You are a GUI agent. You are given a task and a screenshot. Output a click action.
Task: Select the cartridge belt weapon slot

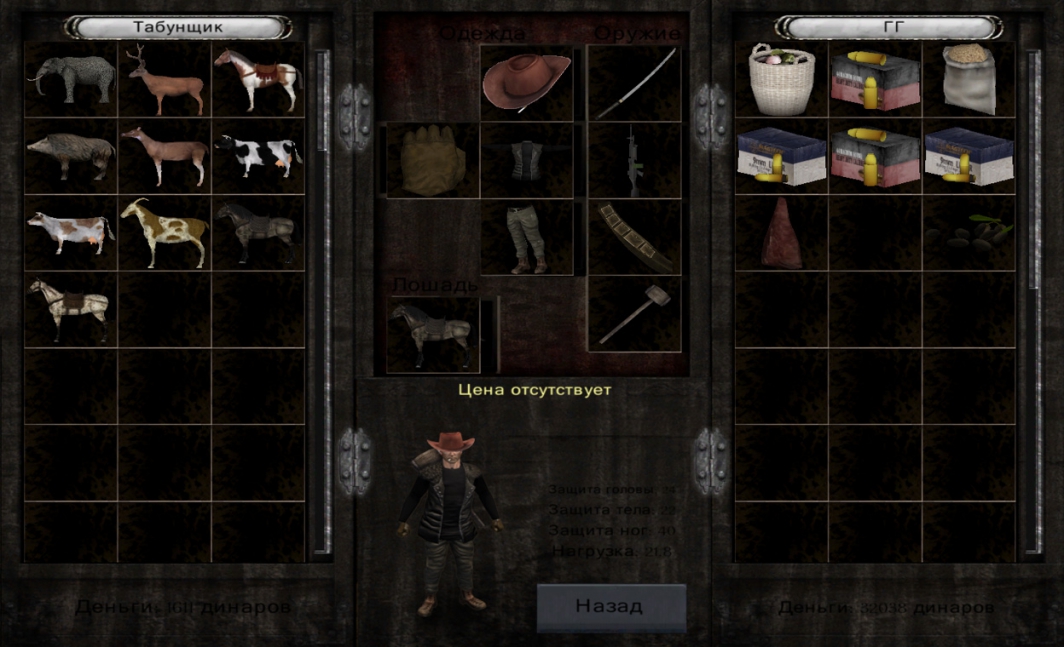point(634,238)
